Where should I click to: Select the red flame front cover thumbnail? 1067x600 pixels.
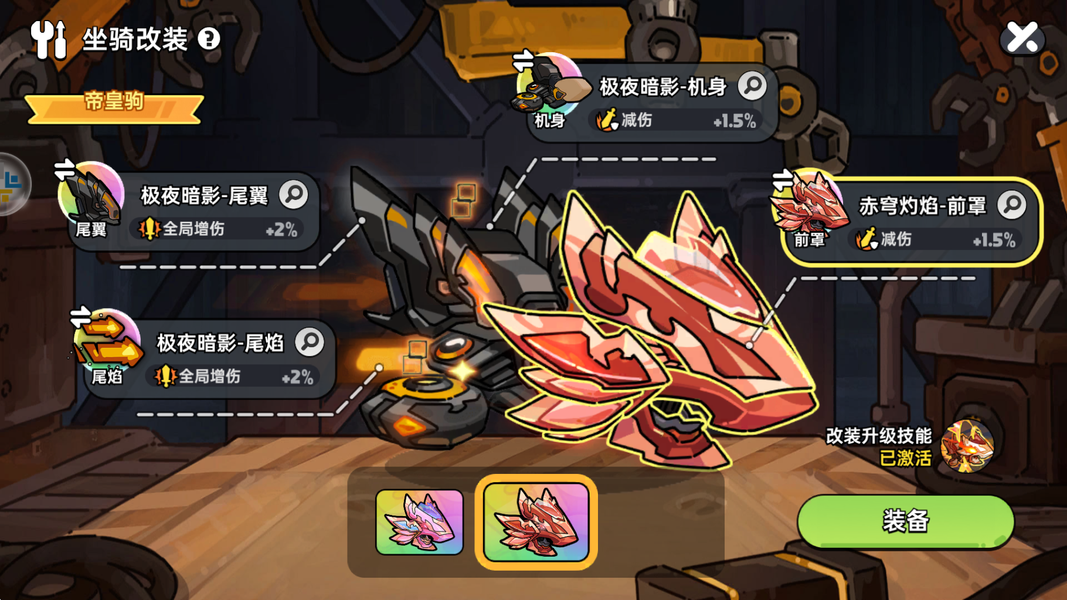(x=536, y=522)
